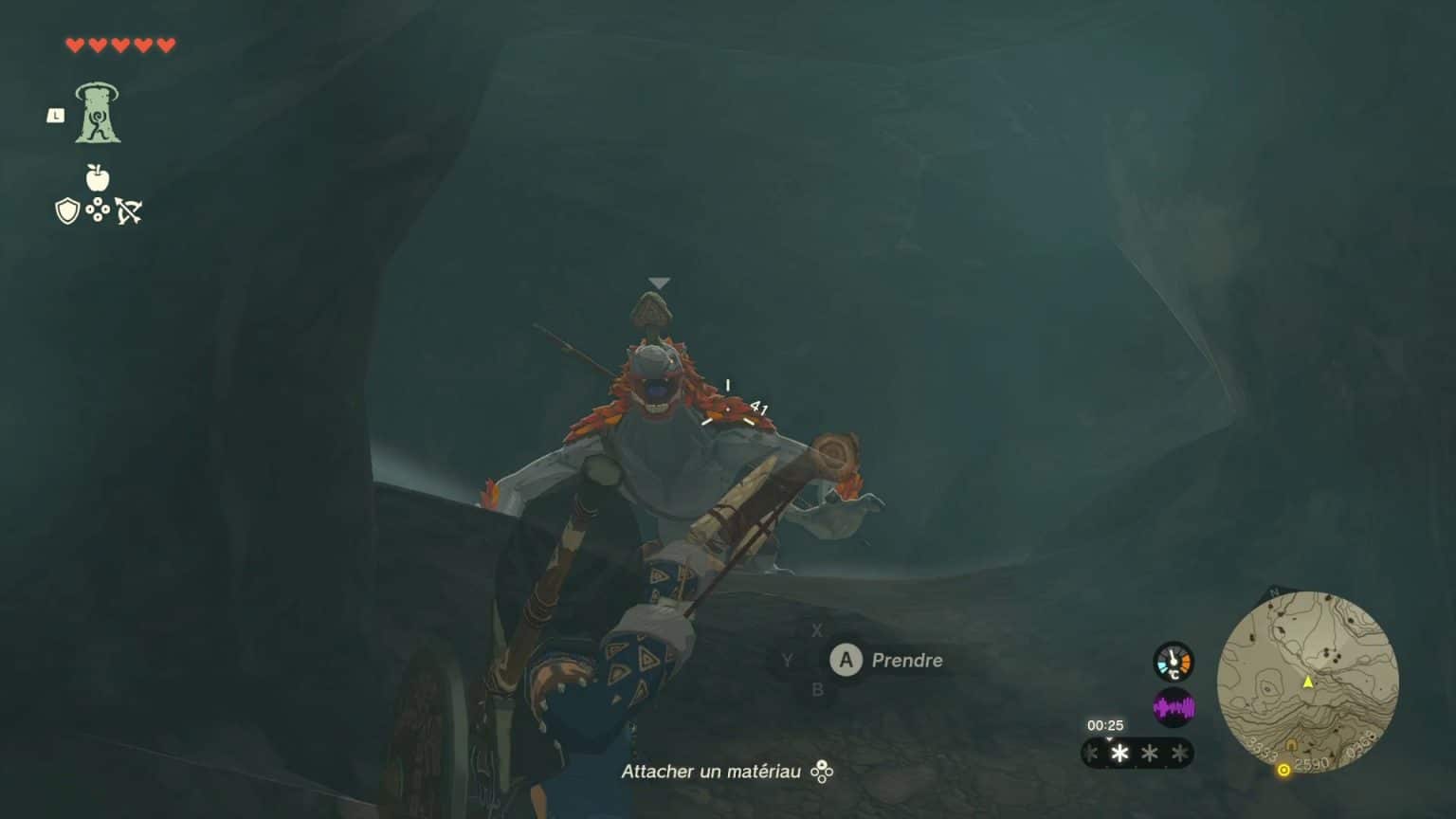Click the white triangle marker above the Lizalfos
Screen dimensions: 1456x819
click(659, 281)
